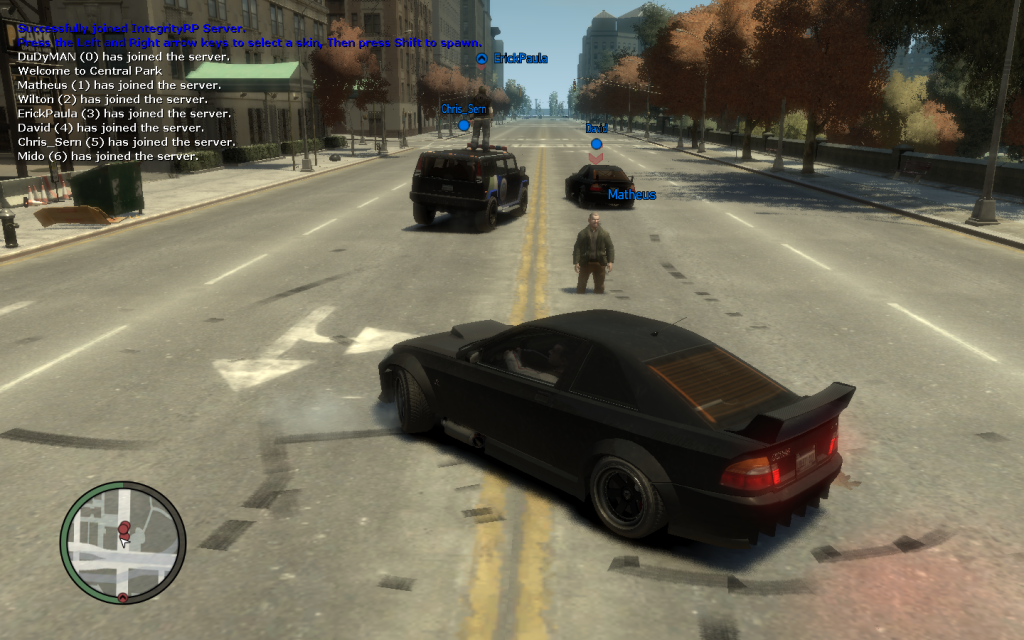The height and width of the screenshot is (640, 1024).
Task: Select the Matheus player name tag
Action: [x=631, y=195]
